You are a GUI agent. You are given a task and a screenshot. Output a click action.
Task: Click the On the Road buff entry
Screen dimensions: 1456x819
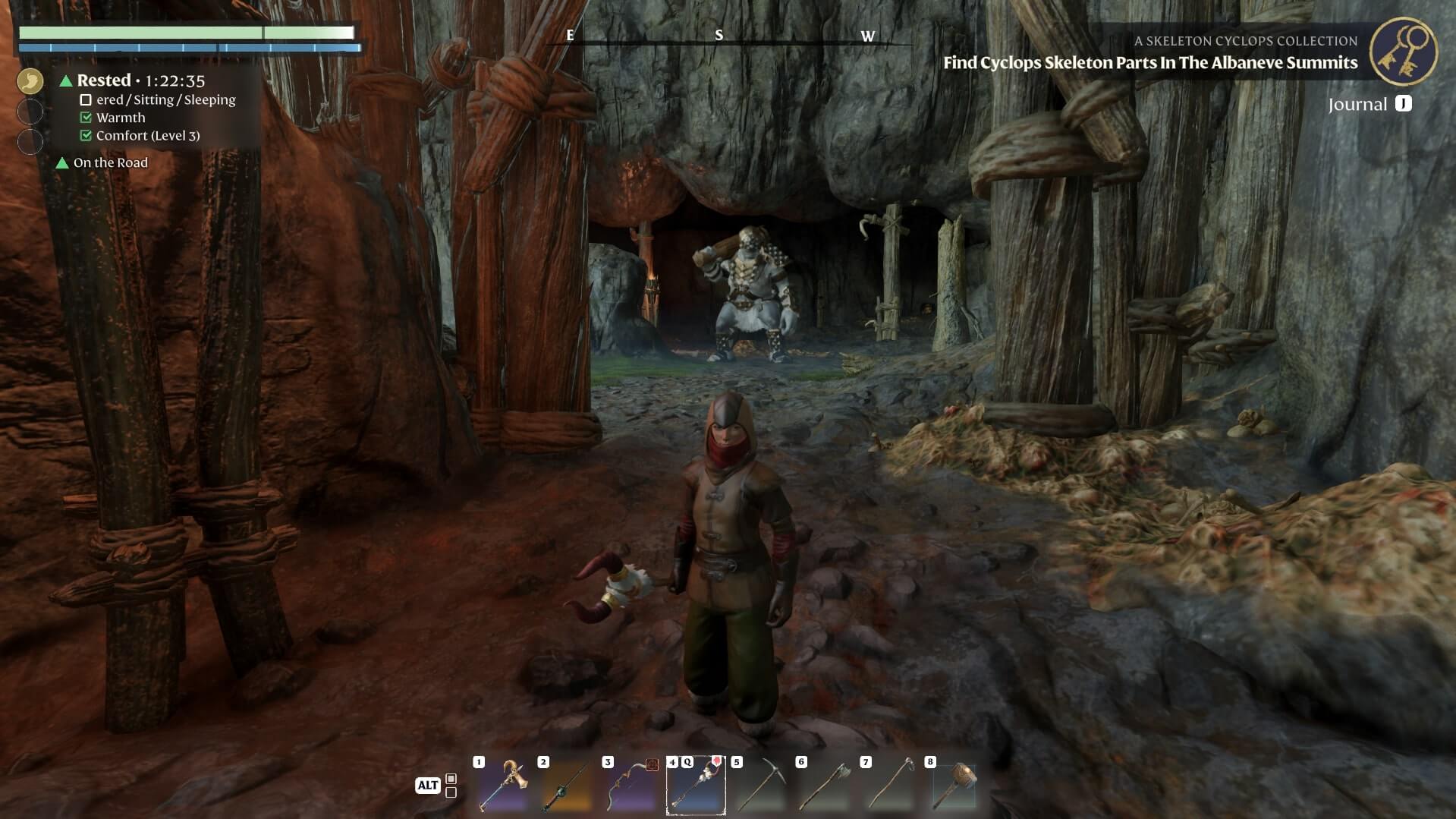pos(110,162)
